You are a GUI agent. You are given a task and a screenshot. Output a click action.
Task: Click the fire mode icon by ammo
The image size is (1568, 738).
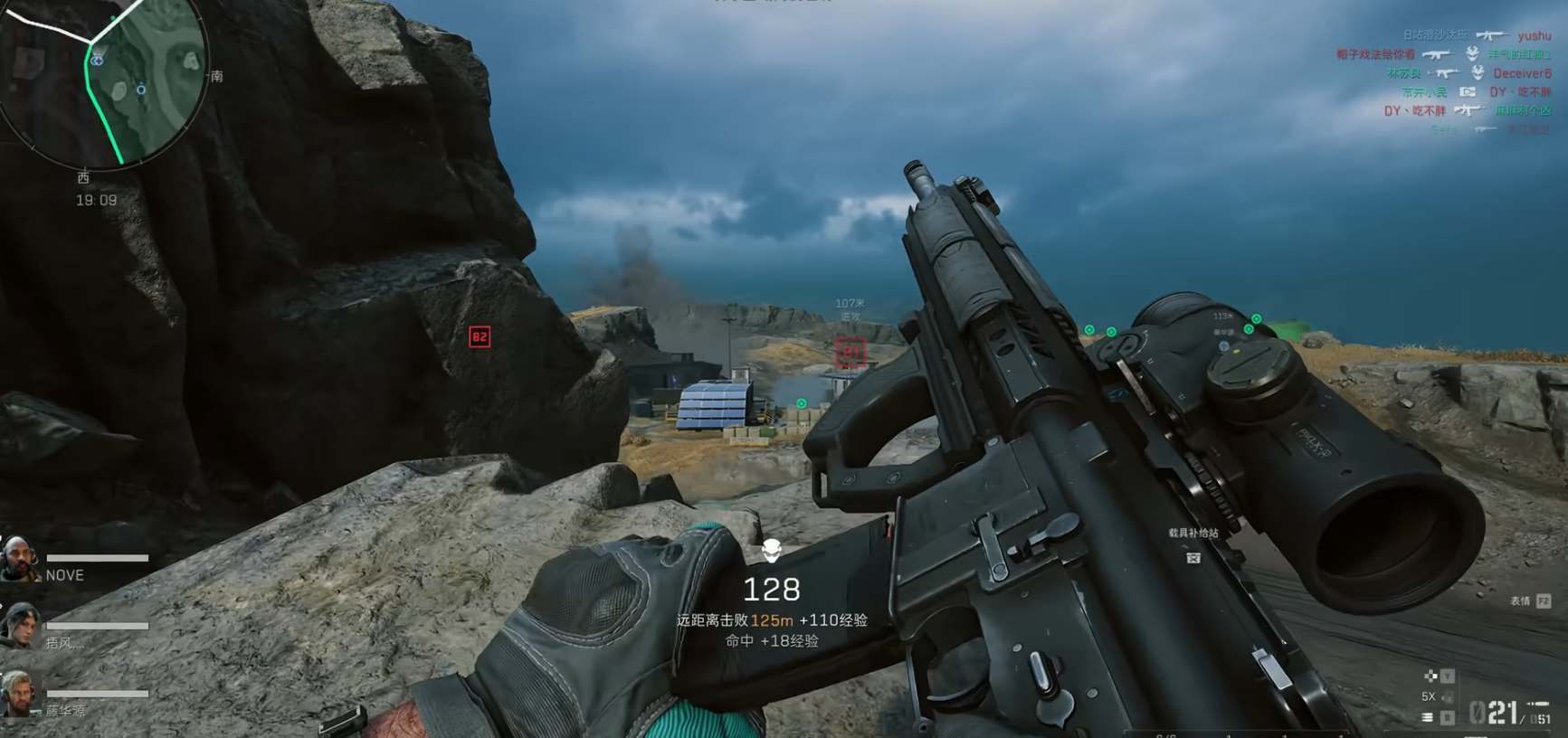[1427, 717]
